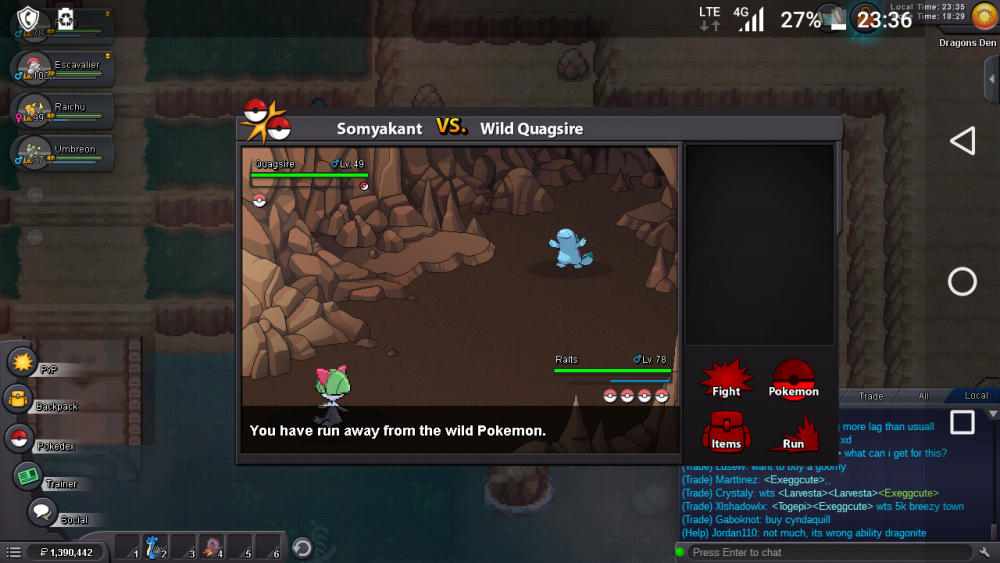
Task: Open the Pokemon switch menu in battle
Action: click(x=793, y=380)
